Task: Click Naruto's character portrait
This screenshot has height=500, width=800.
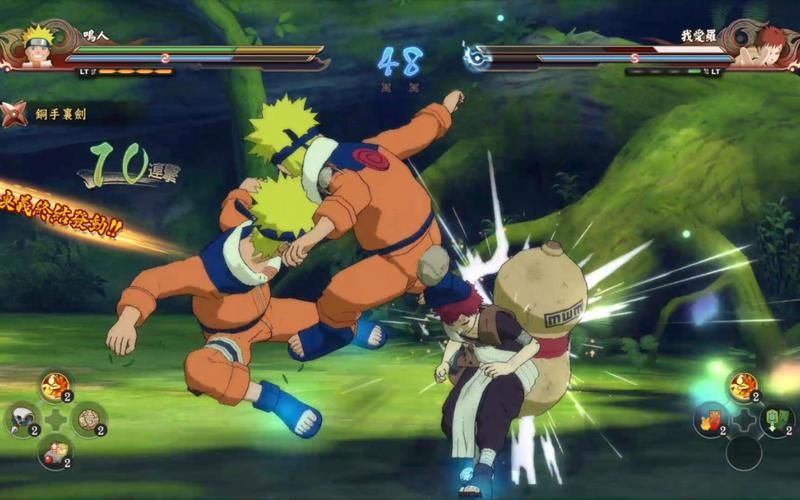Action: pyautogui.click(x=38, y=47)
